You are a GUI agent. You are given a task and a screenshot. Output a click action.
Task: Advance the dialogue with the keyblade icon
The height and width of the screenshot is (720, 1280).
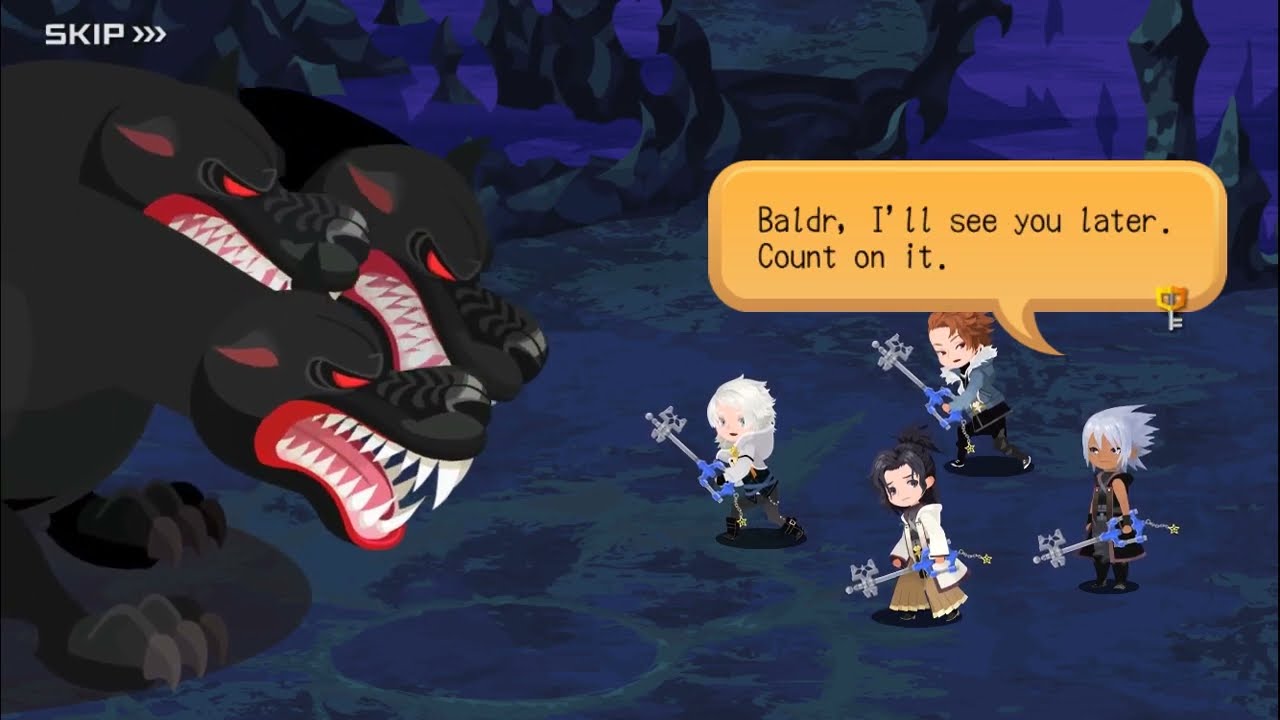(x=1171, y=306)
